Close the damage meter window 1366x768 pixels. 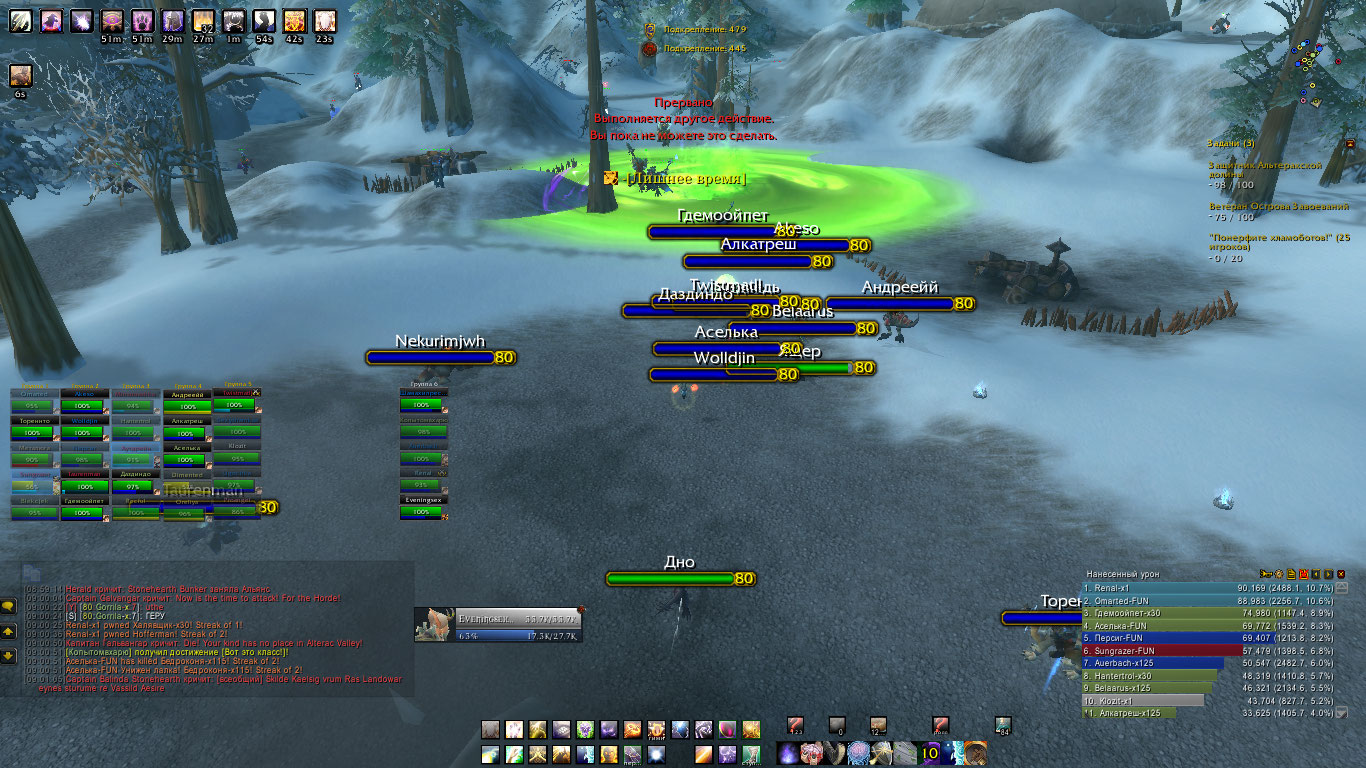point(1340,574)
